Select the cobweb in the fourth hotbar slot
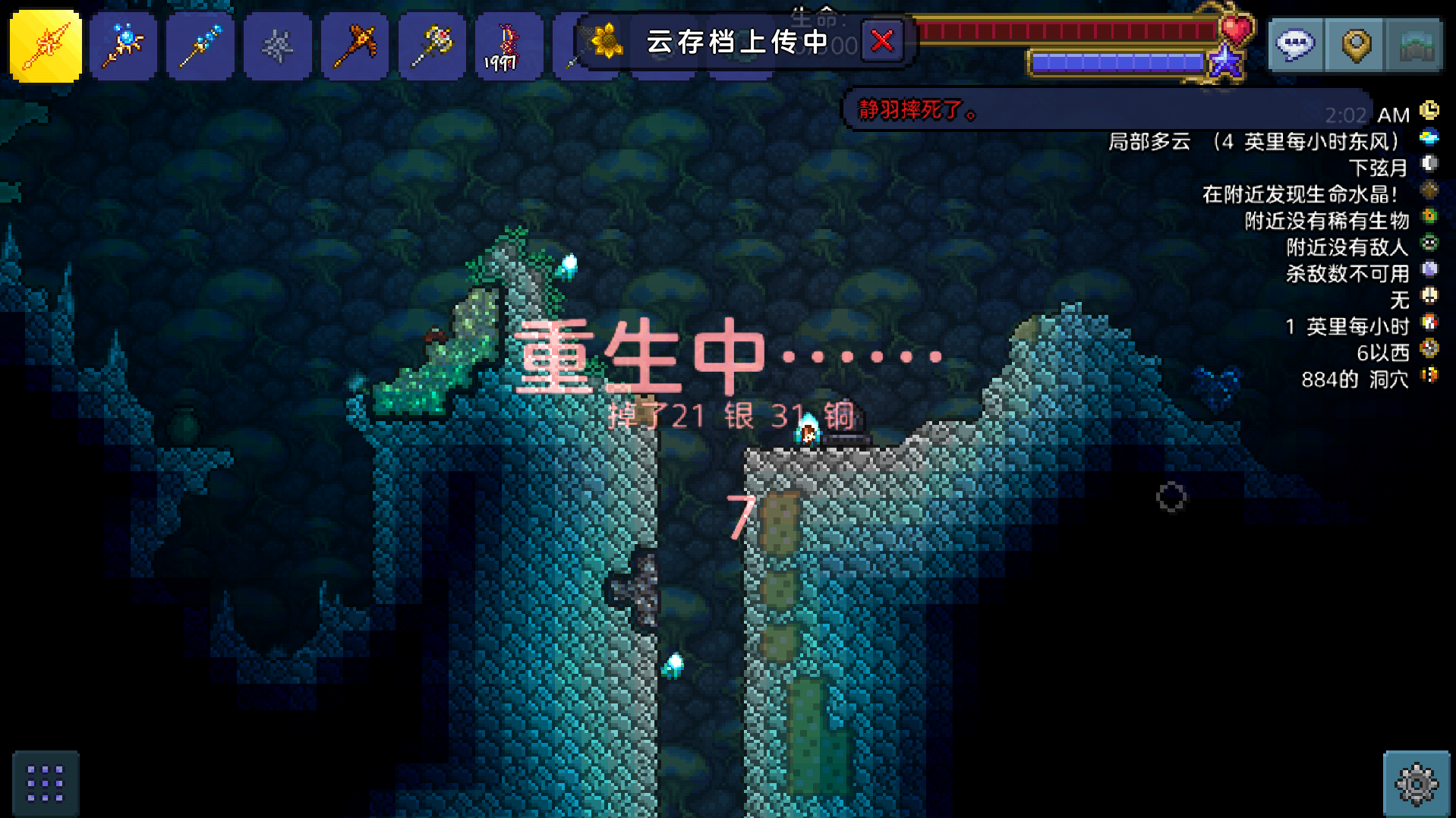Screen dimensions: 1456x818 coord(278,46)
